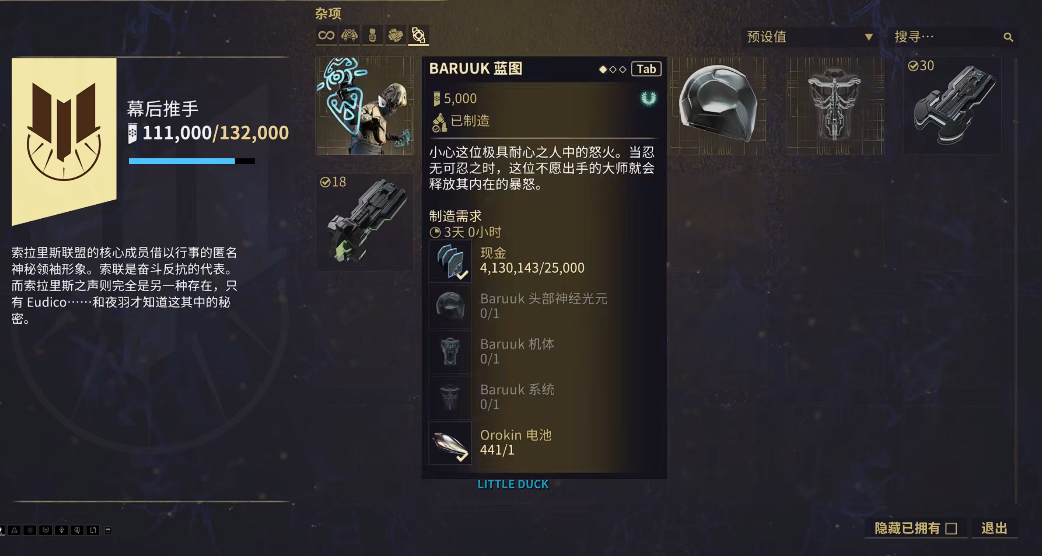Exit the shop with 退出 button

click(994, 528)
